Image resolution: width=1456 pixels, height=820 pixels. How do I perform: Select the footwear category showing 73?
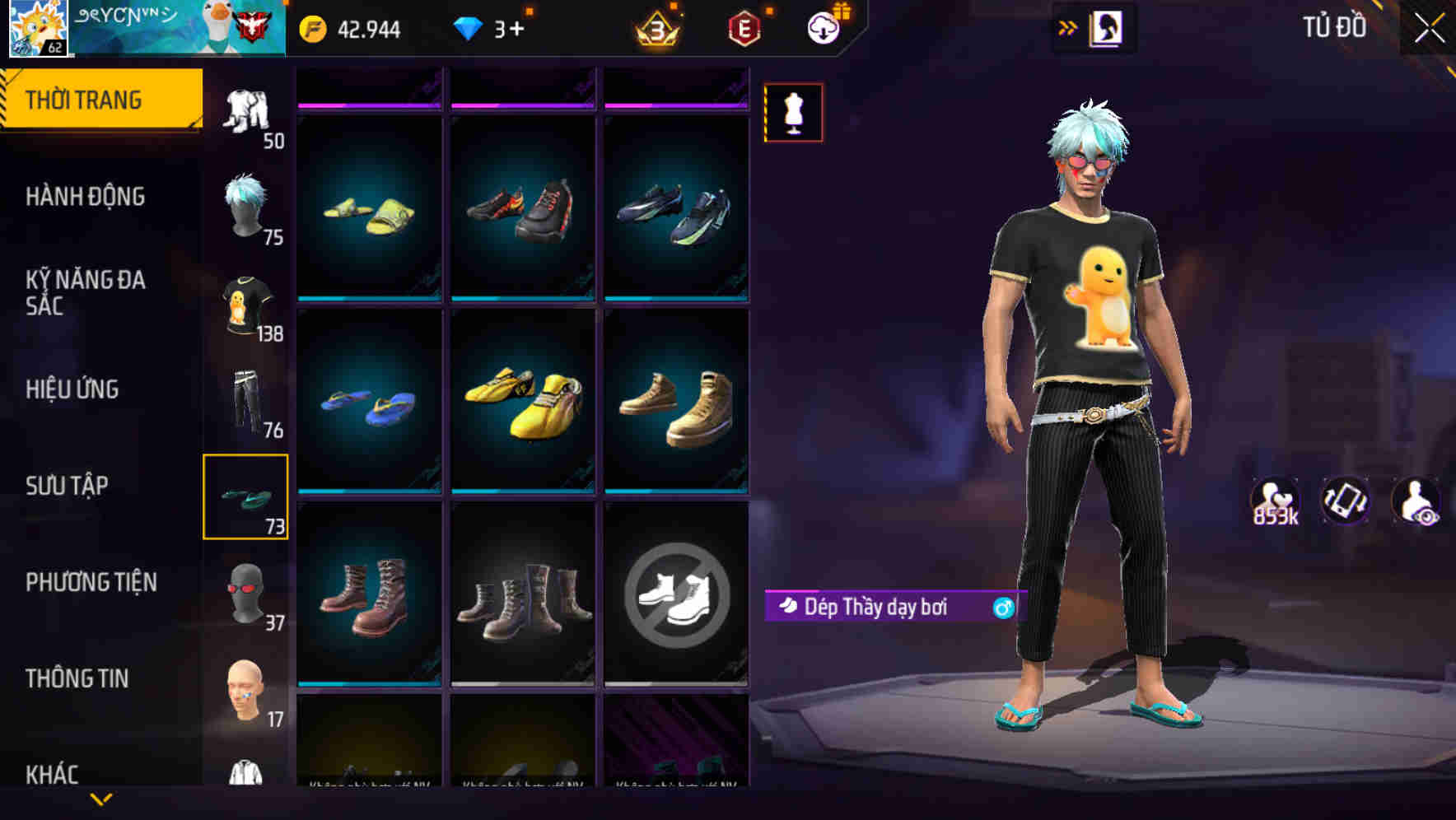coord(246,495)
